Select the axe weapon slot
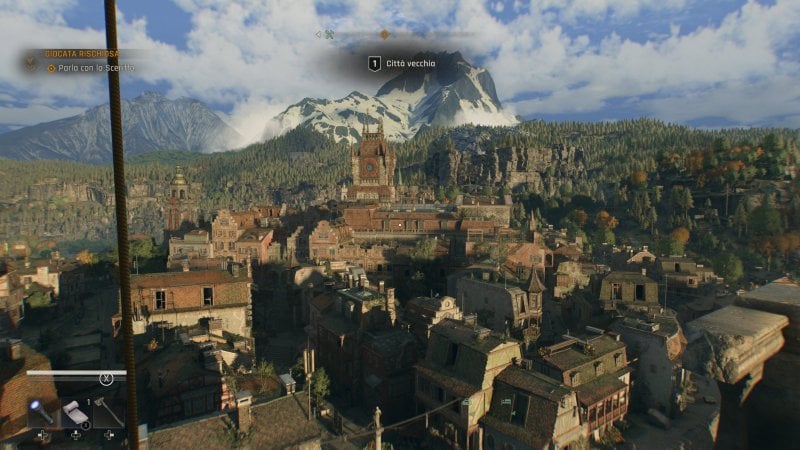Screen dimensions: 800x450 point(108,410)
